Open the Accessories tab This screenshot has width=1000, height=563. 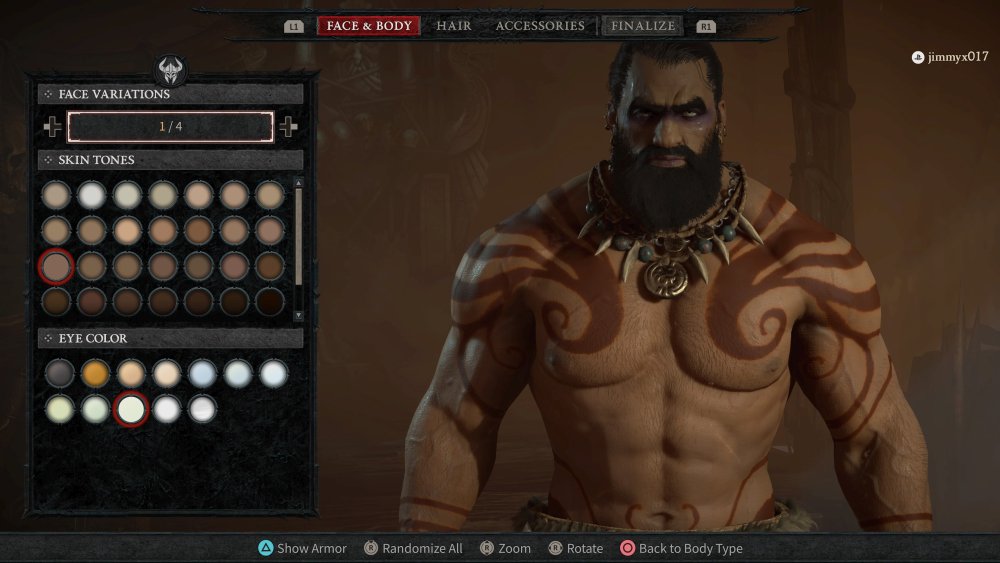(x=540, y=26)
